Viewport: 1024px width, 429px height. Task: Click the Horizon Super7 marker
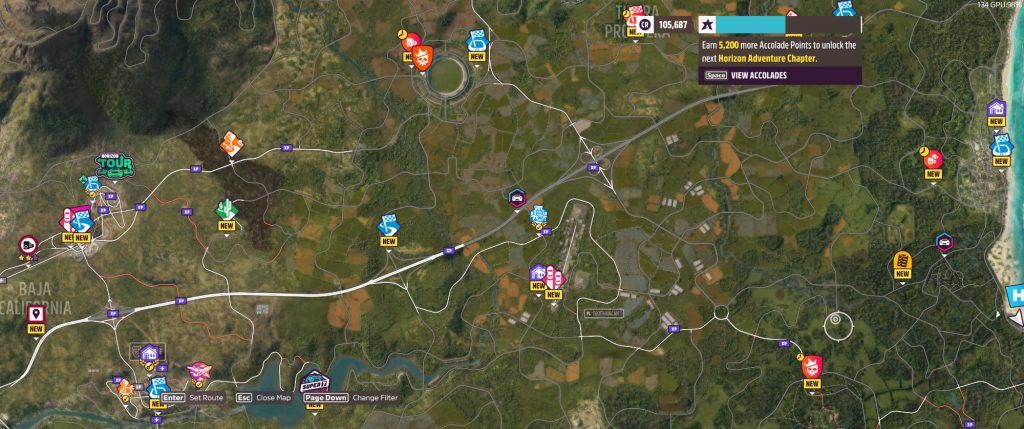click(314, 380)
